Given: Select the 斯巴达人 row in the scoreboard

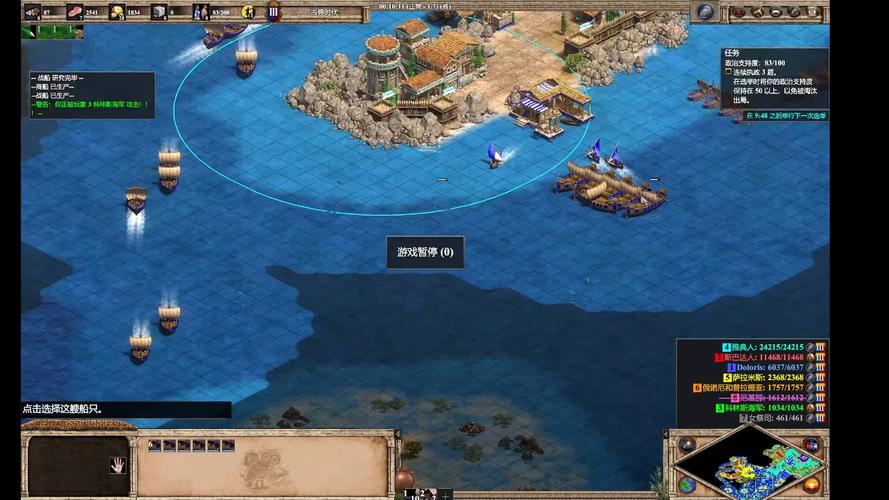Looking at the screenshot, I should (768, 357).
